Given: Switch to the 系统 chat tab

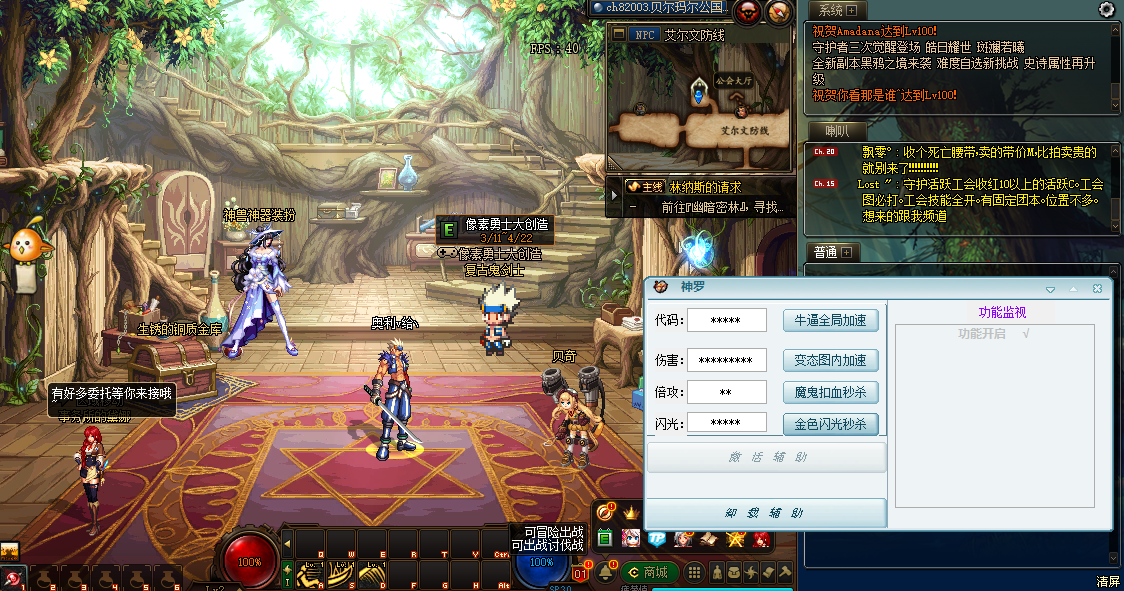Looking at the screenshot, I should [x=832, y=10].
